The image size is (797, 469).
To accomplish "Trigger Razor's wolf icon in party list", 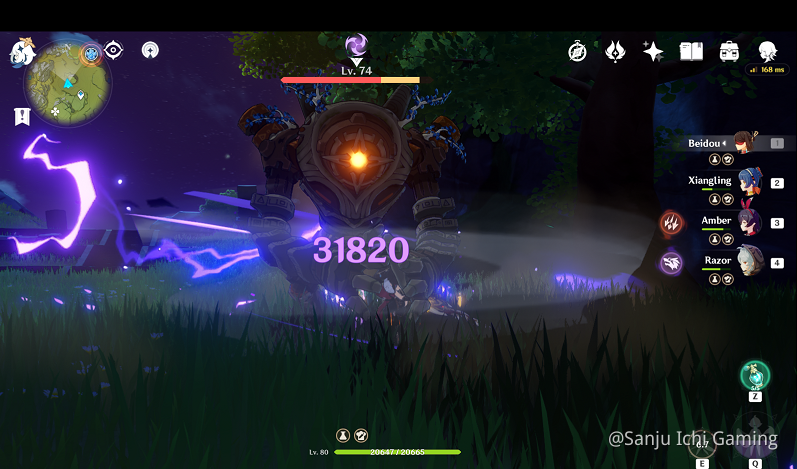I will (x=671, y=263).
